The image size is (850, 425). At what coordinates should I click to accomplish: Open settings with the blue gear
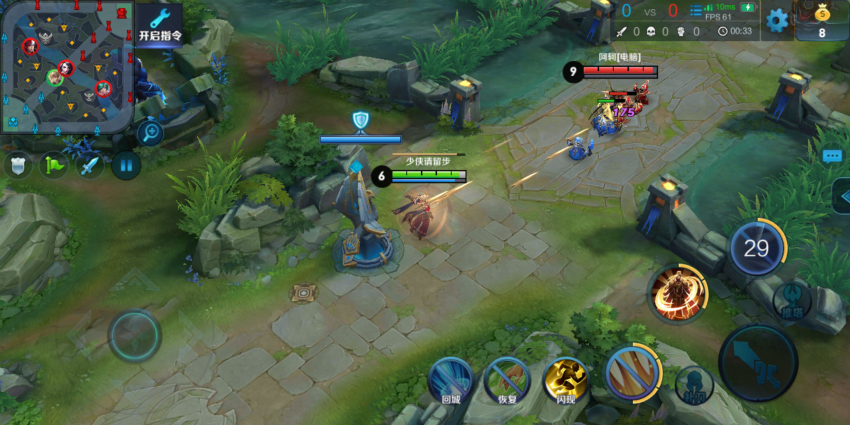tap(777, 19)
